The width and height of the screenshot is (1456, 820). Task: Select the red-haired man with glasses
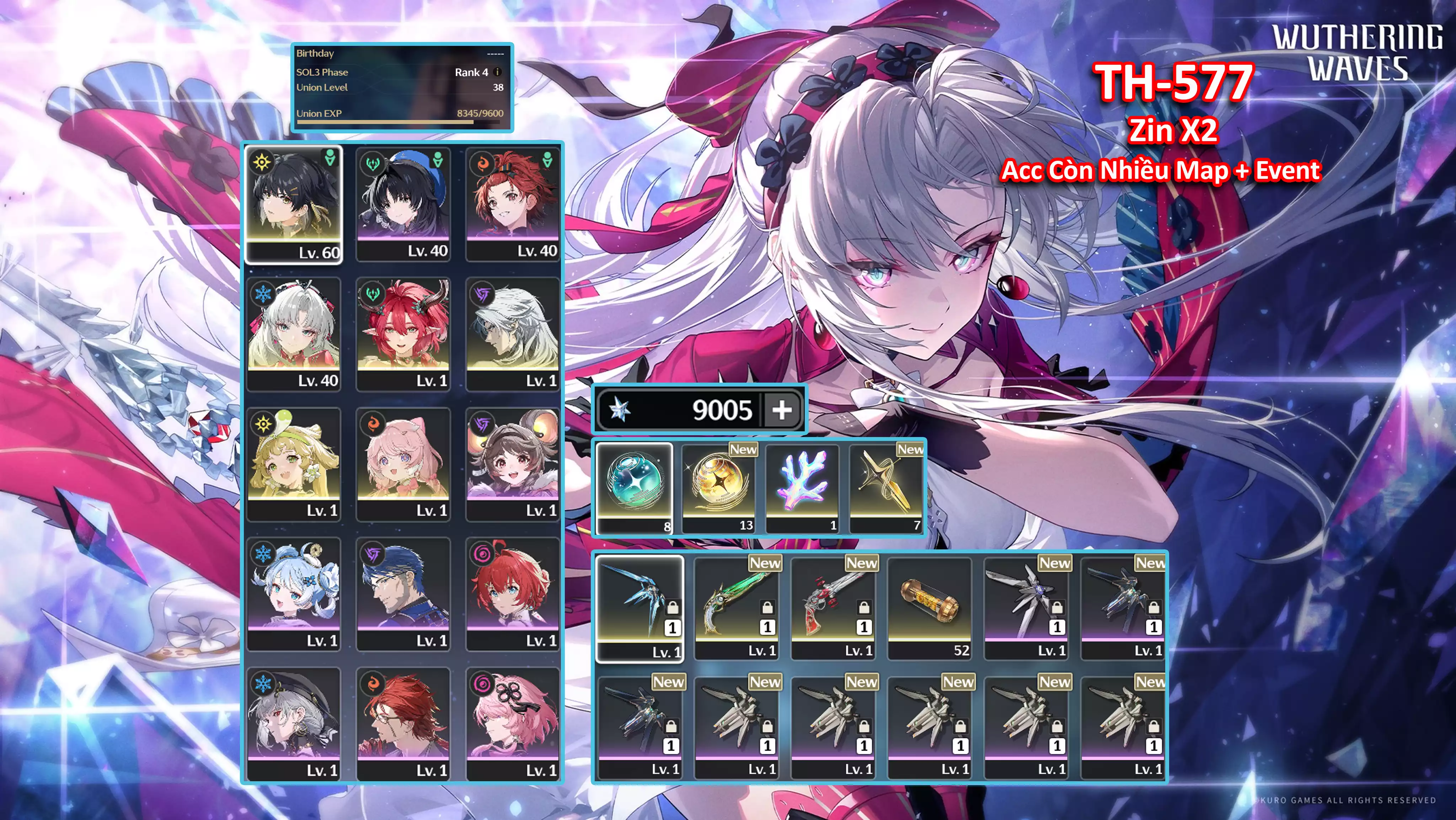coord(403,724)
